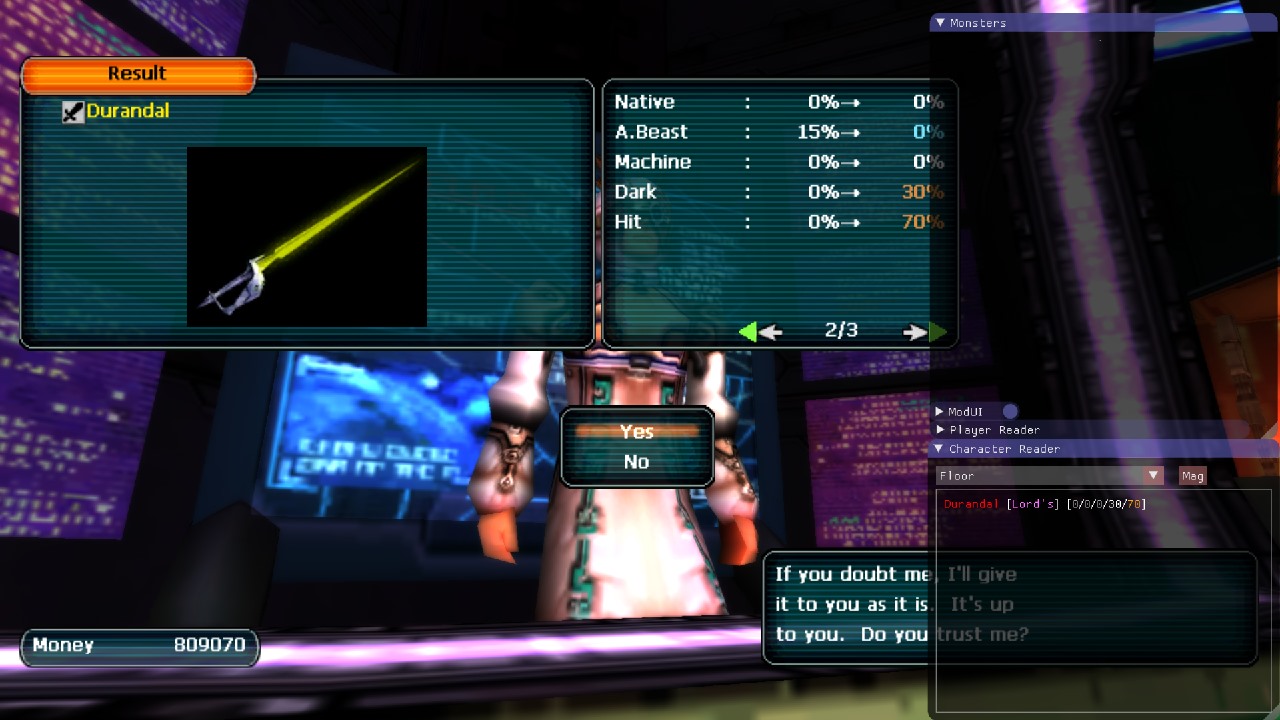Select the Durandal item in Result panel
The width and height of the screenshot is (1280, 720).
tap(127, 111)
